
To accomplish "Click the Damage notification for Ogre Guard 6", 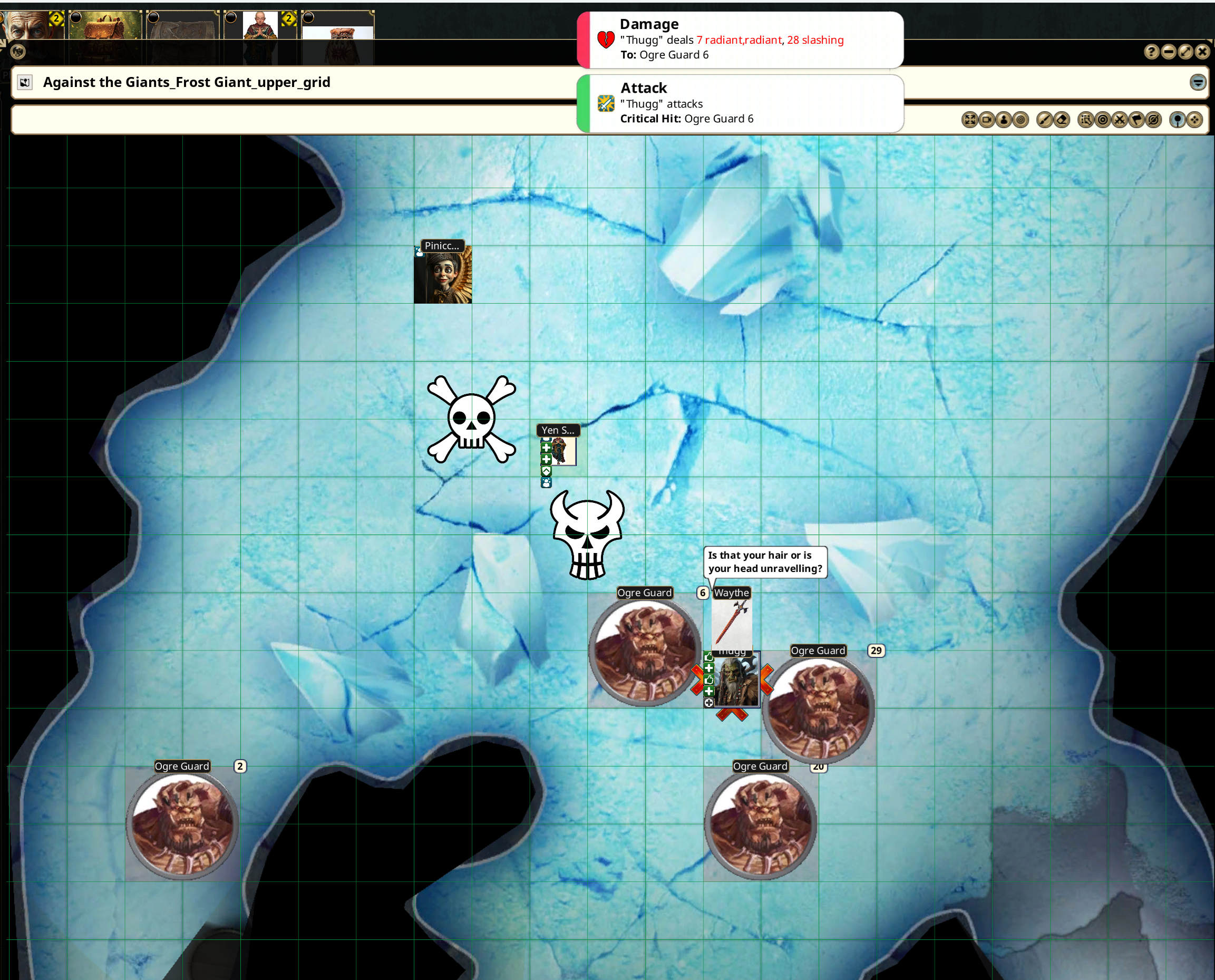I will pos(739,40).
